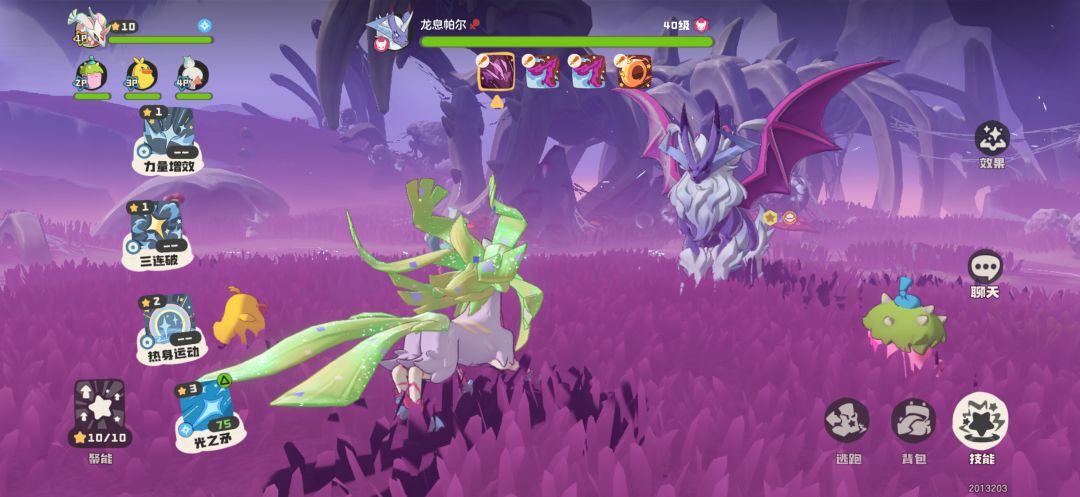Select the 三连破 skill

156,234
